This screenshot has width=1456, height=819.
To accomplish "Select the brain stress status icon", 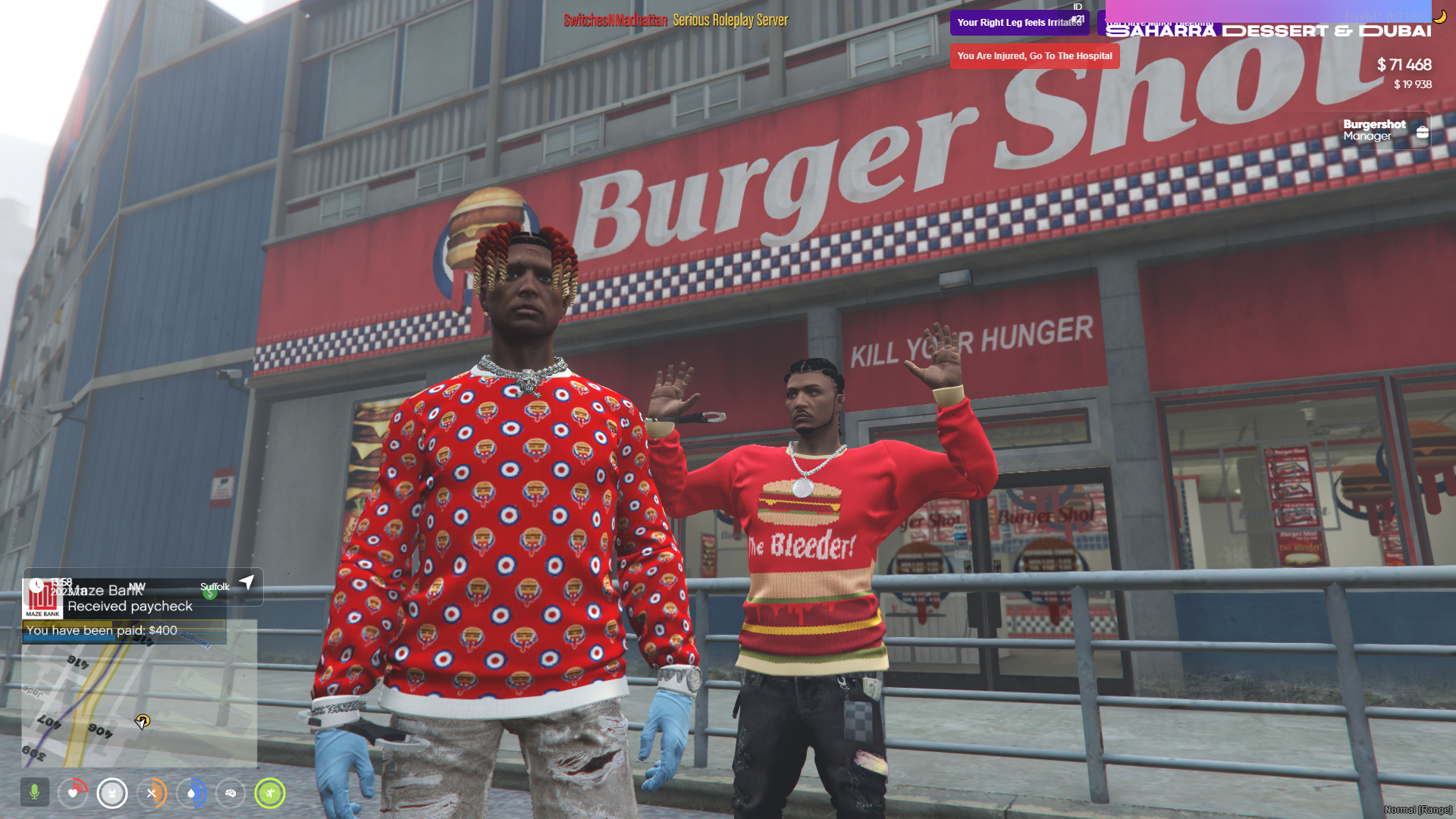I will 231,793.
